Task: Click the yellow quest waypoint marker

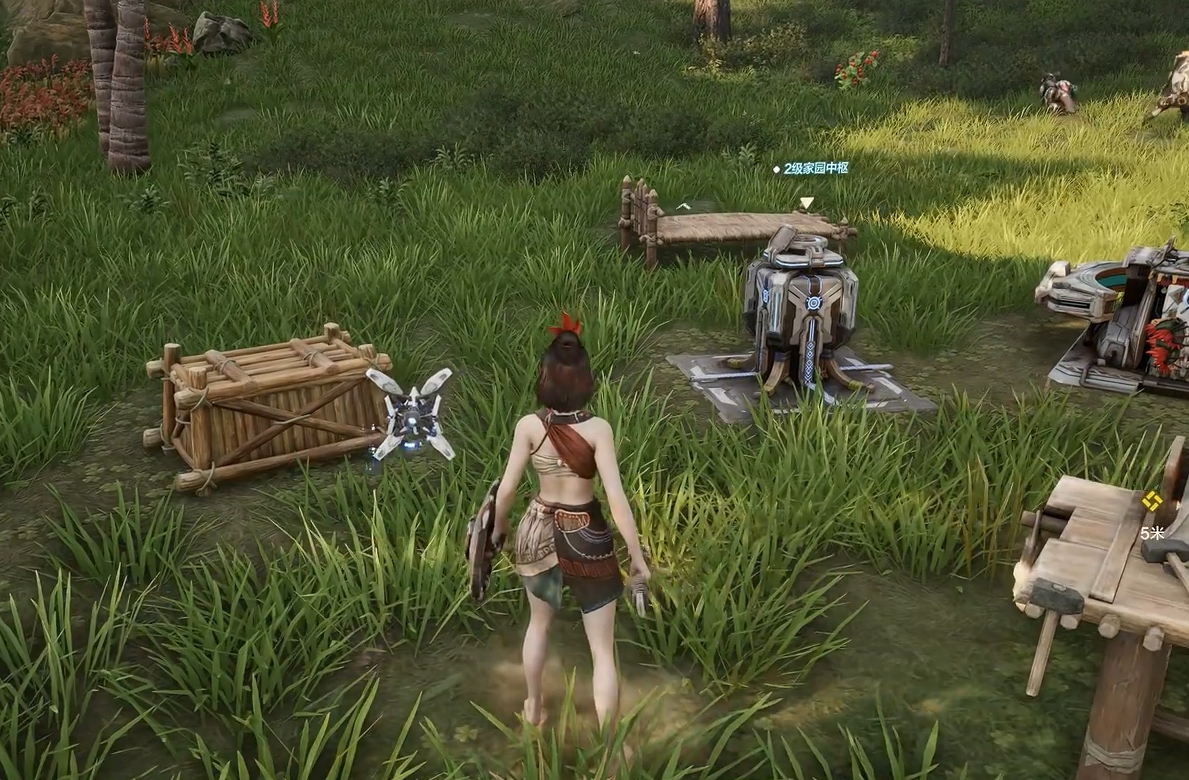Action: [1152, 501]
